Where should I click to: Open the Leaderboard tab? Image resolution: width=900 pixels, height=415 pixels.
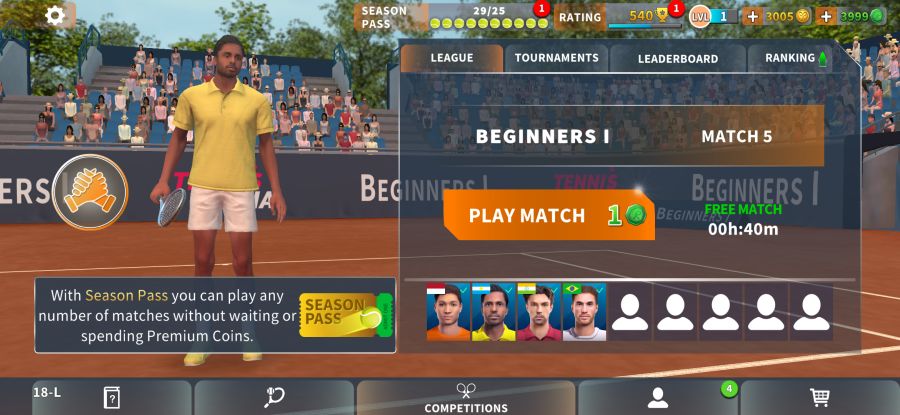(677, 58)
